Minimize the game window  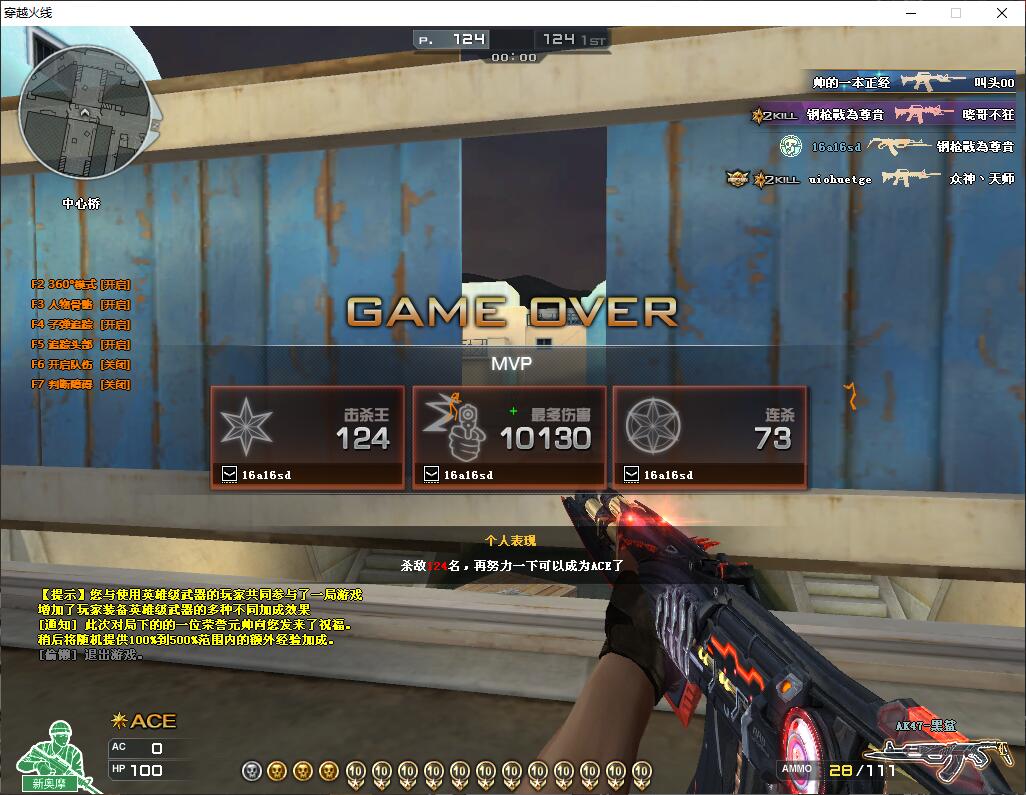[910, 13]
